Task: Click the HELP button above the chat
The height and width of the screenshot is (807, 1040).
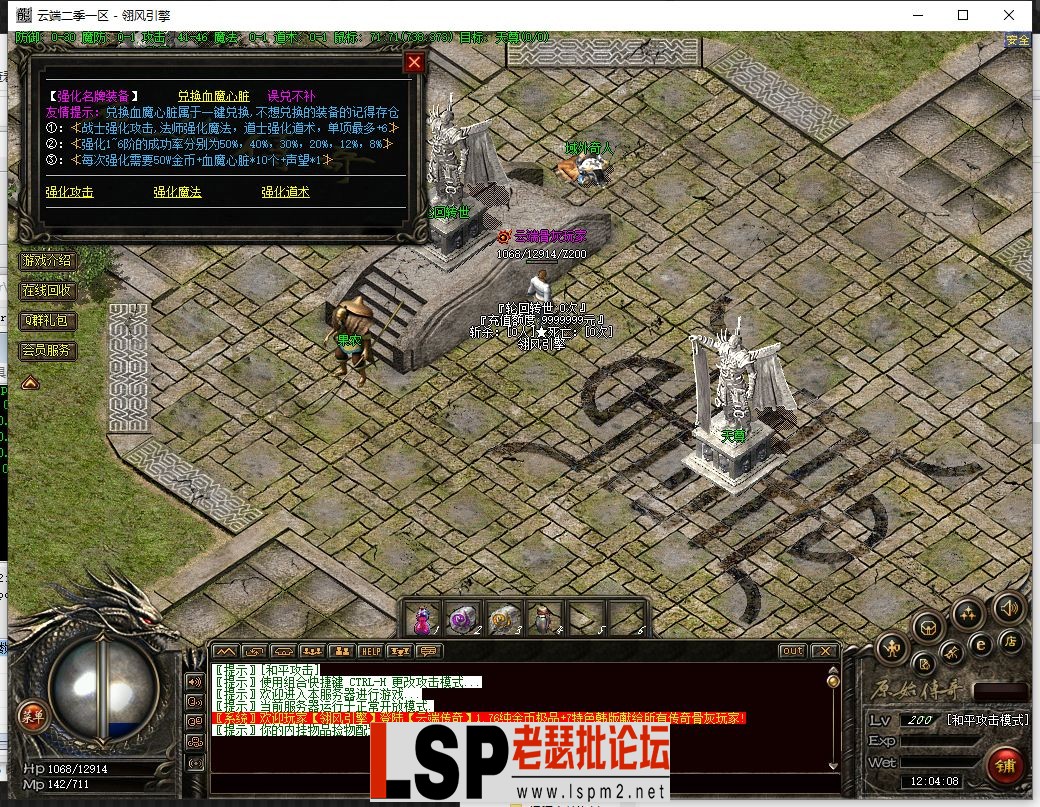Action: coord(371,651)
